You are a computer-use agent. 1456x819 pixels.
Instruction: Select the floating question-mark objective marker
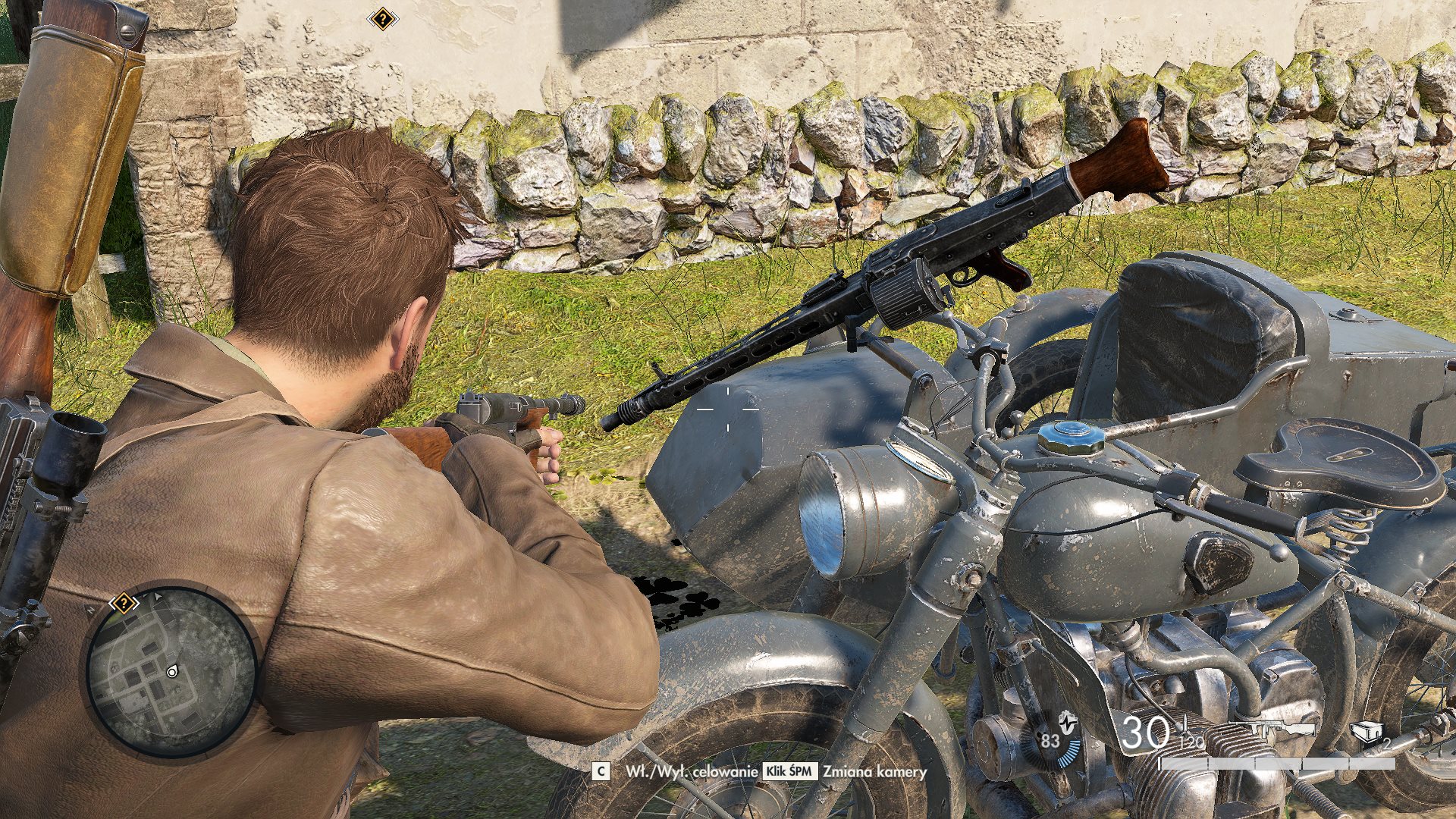point(383,19)
